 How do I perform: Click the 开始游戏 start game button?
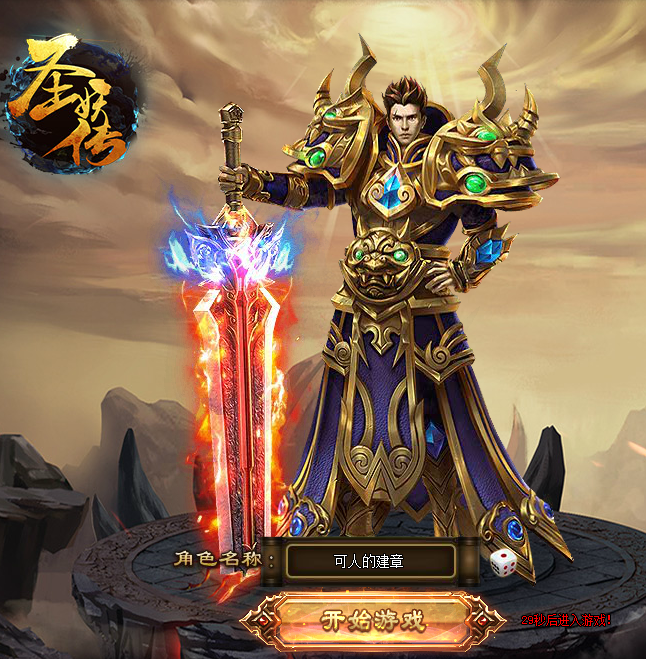pos(372,619)
